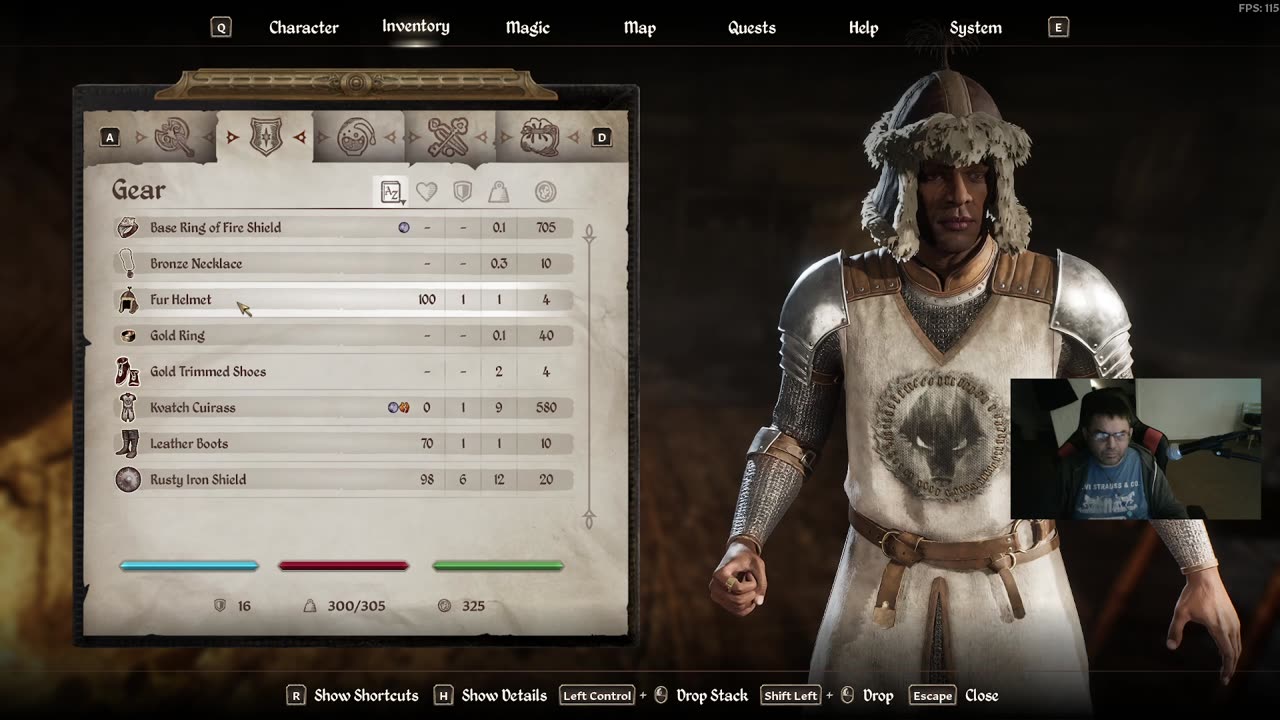
Task: Select the potions and alchemy category tab
Action: click(357, 137)
